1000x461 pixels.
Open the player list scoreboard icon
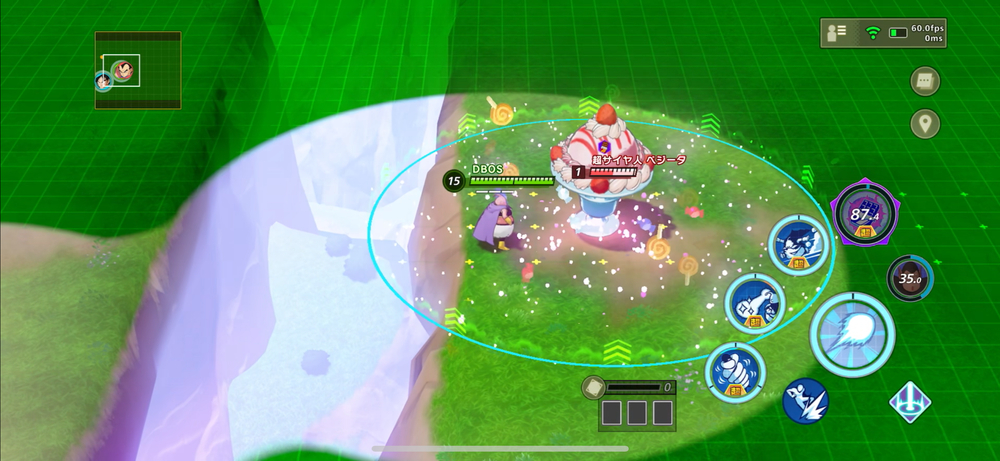coord(835,34)
